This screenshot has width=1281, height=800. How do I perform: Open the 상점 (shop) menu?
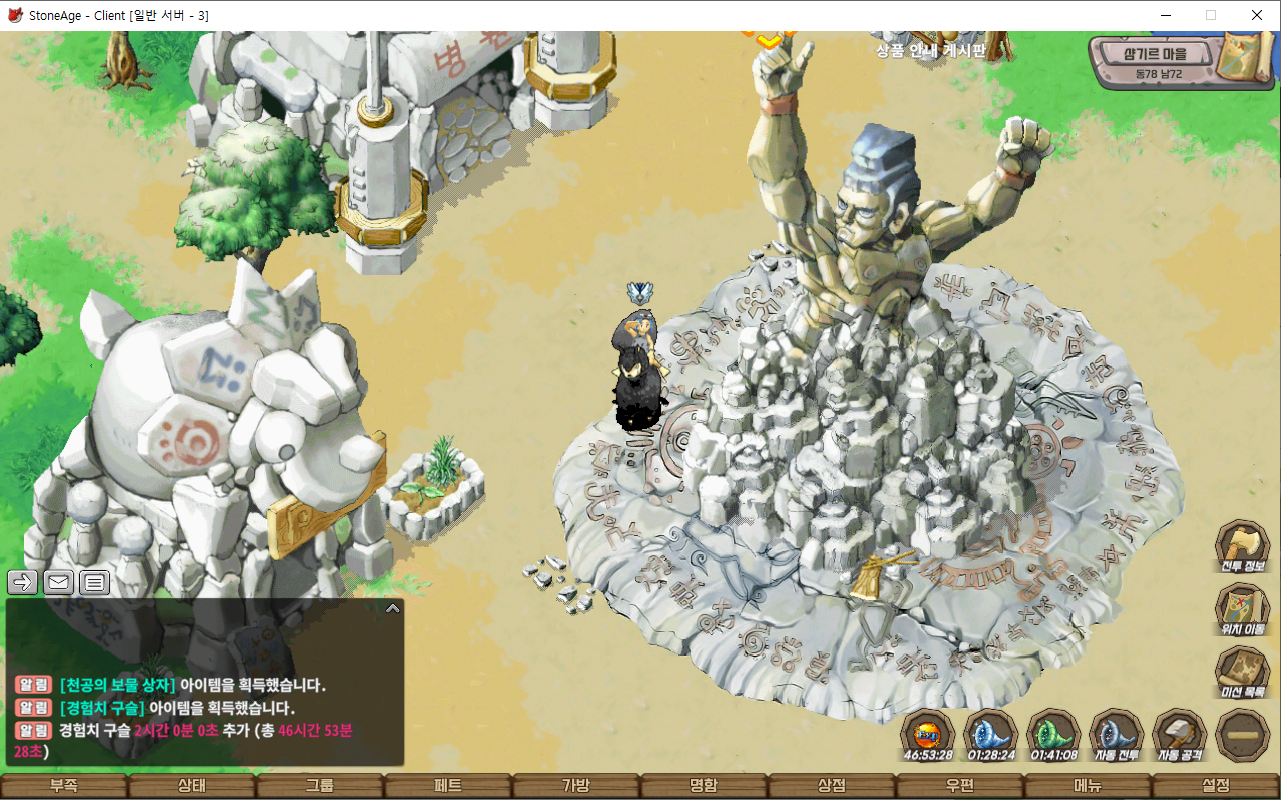click(832, 786)
